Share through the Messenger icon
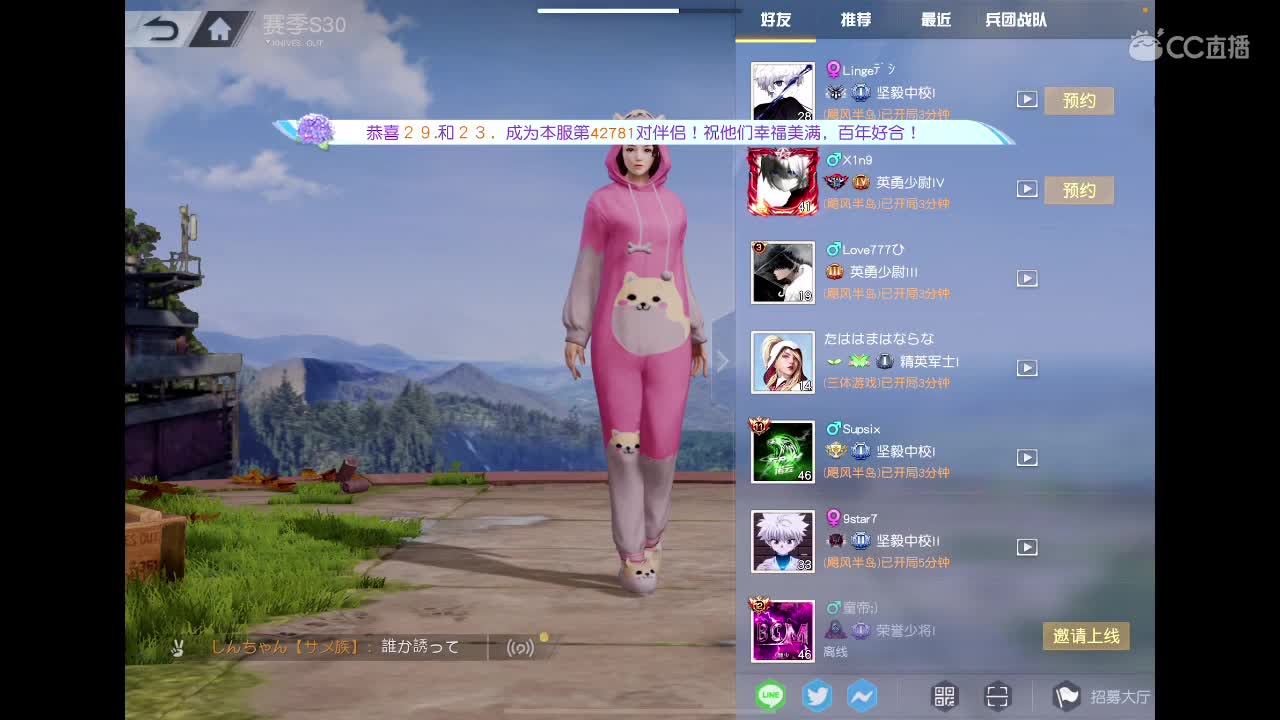1280x720 pixels. pyautogui.click(x=862, y=696)
